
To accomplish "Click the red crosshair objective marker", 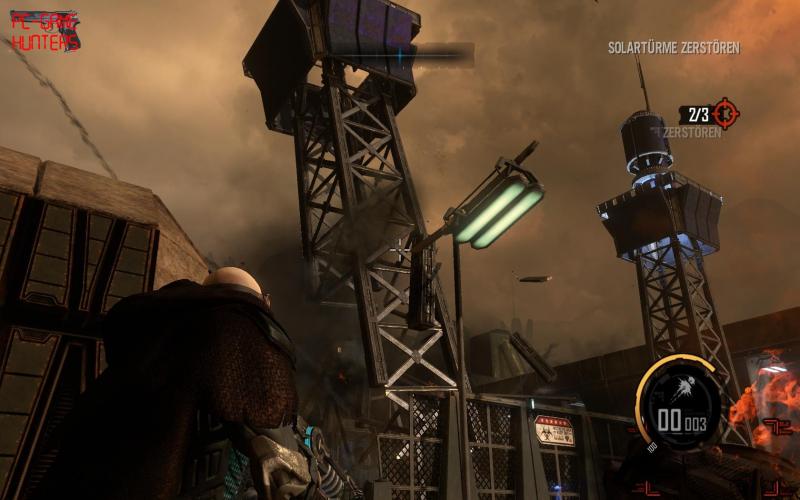I will click(x=724, y=114).
